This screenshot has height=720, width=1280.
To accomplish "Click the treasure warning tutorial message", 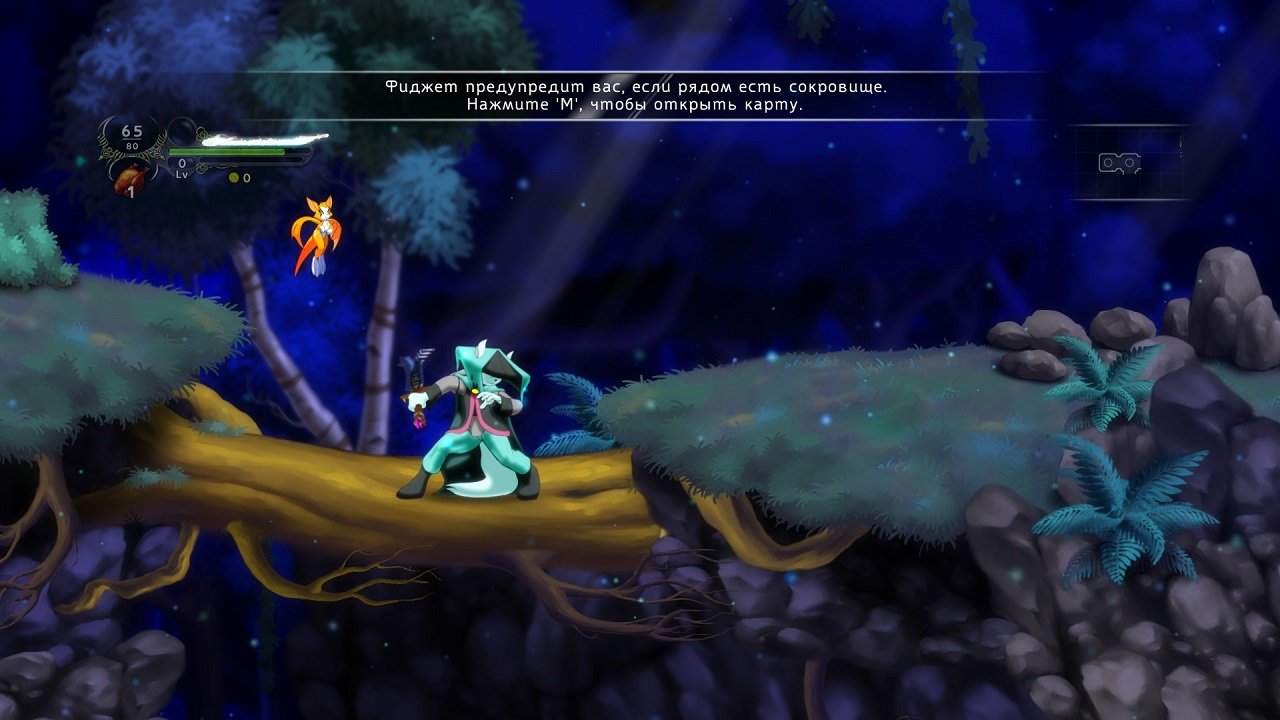I will 638,87.
